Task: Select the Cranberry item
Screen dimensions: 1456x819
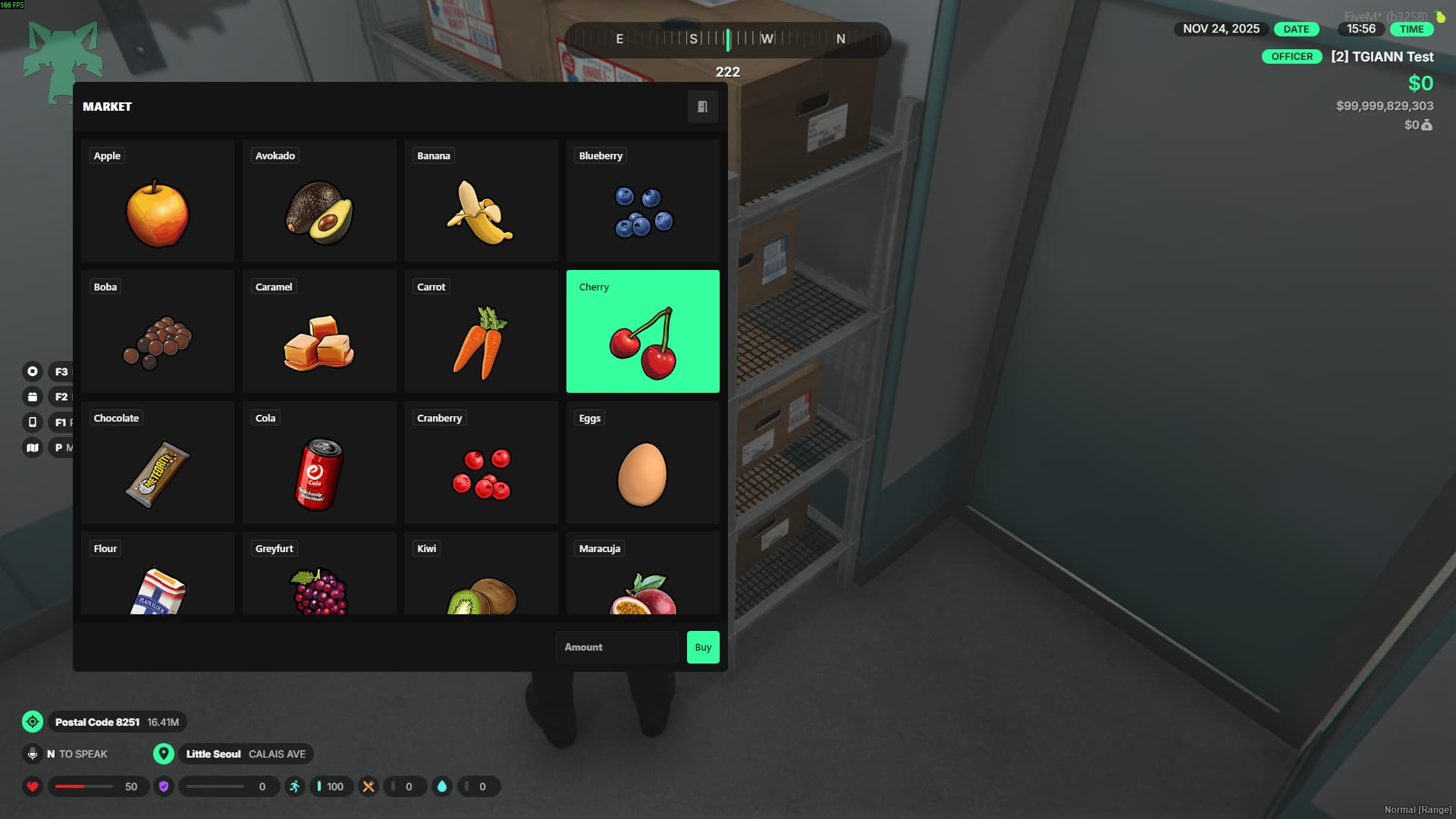Action: coord(481,463)
